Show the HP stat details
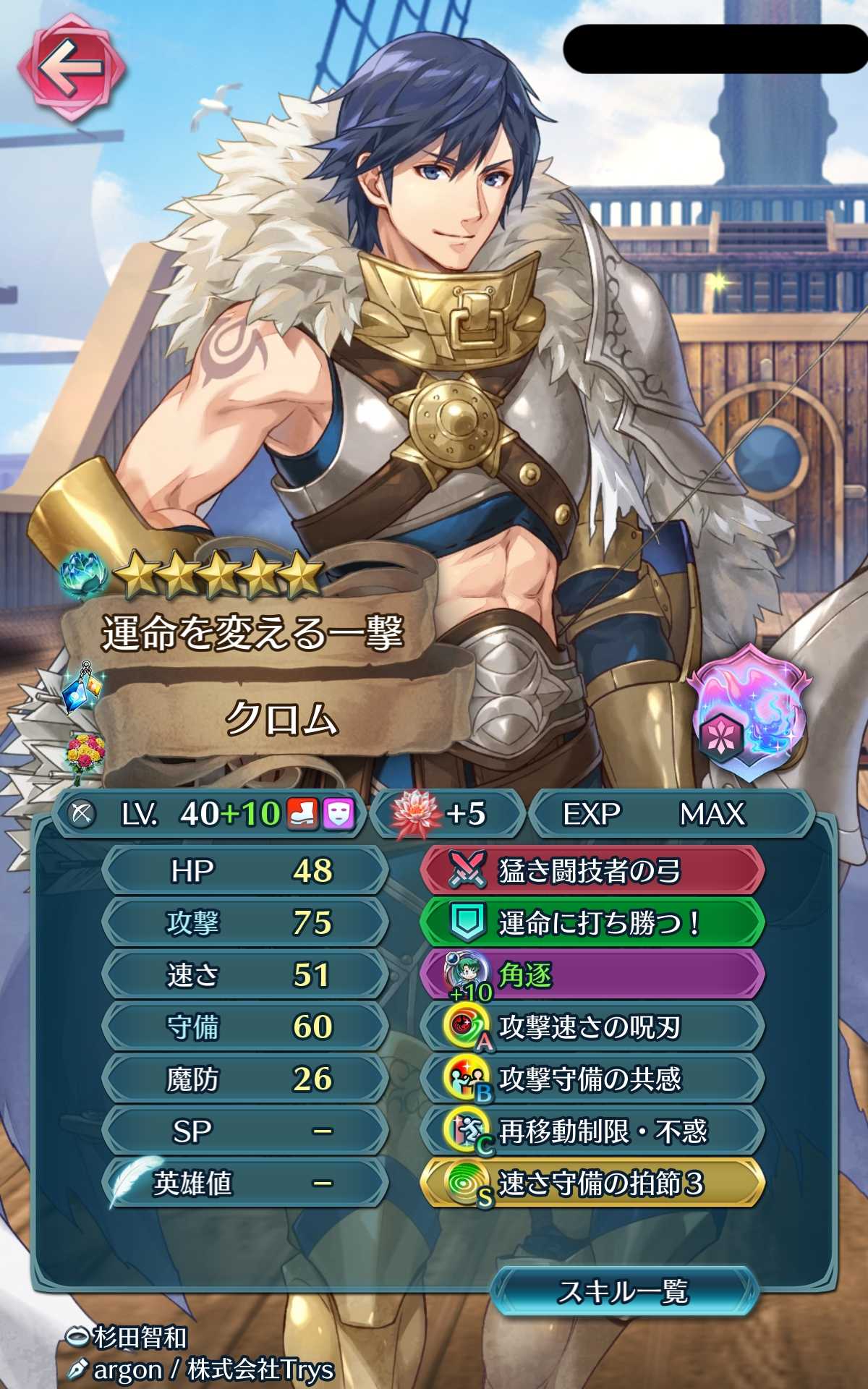868x1389 pixels. (246, 871)
